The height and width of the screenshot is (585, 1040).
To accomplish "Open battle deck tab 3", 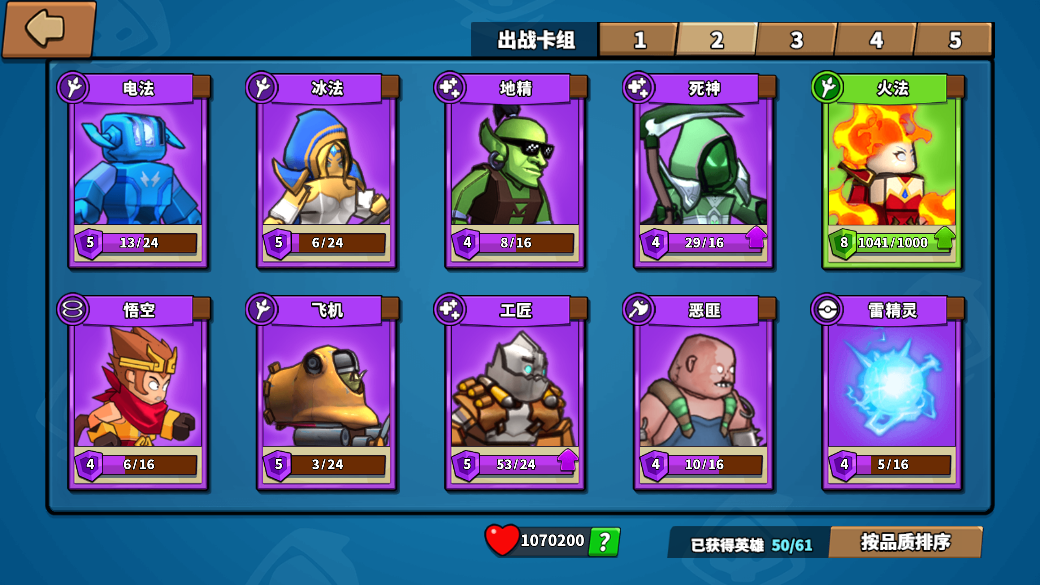I will (x=795, y=40).
